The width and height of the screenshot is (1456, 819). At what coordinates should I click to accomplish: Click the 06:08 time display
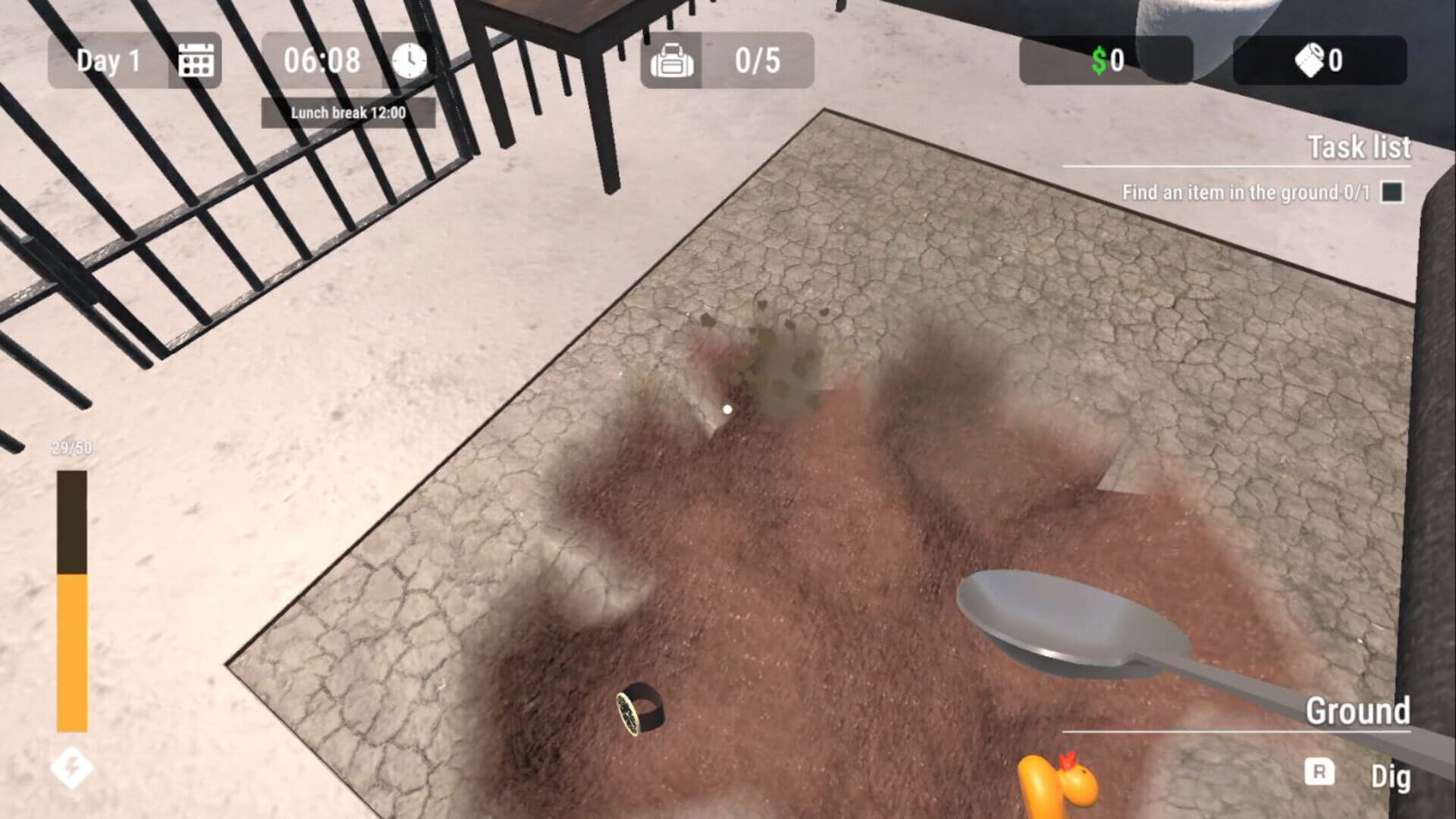(x=322, y=61)
